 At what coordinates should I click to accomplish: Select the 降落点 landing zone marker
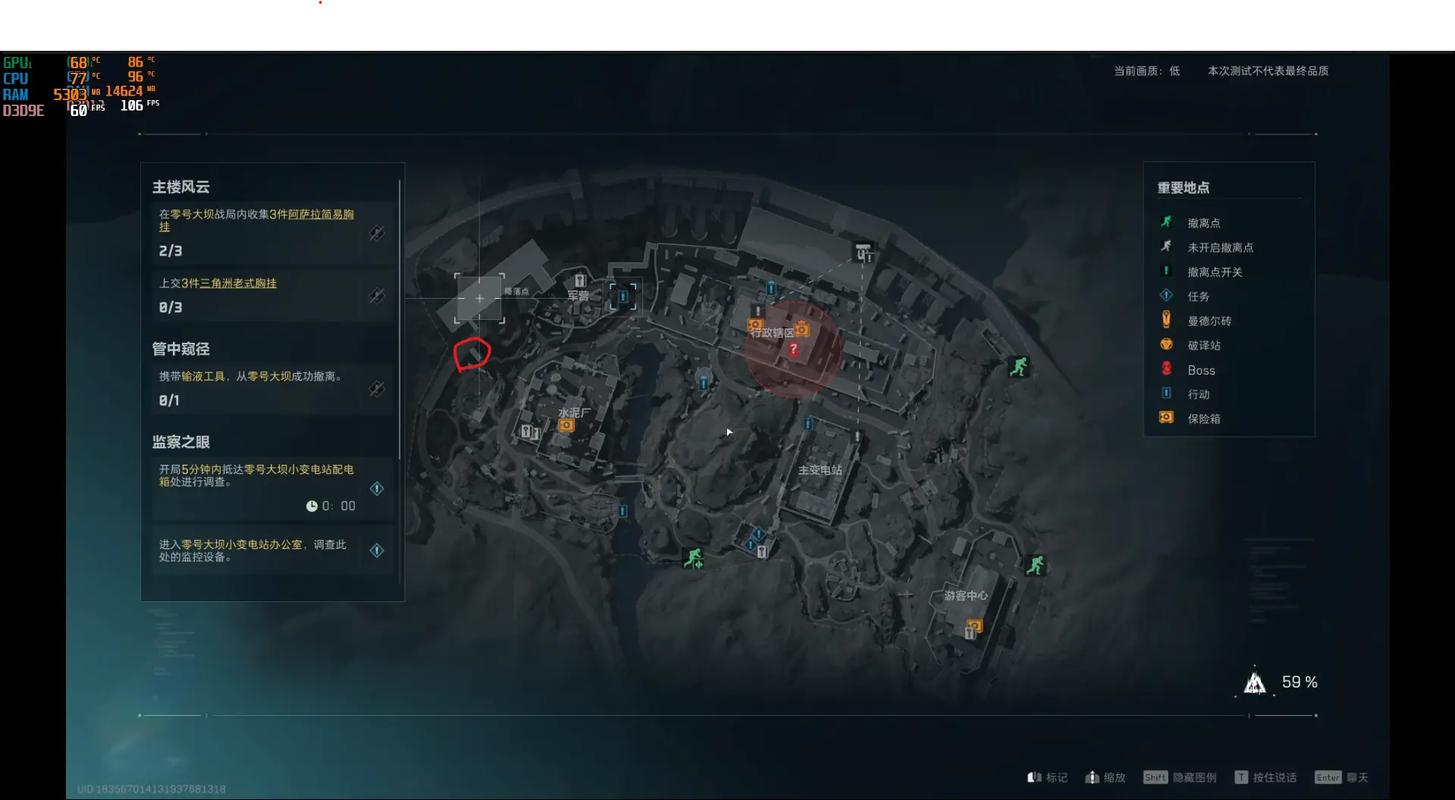point(480,298)
